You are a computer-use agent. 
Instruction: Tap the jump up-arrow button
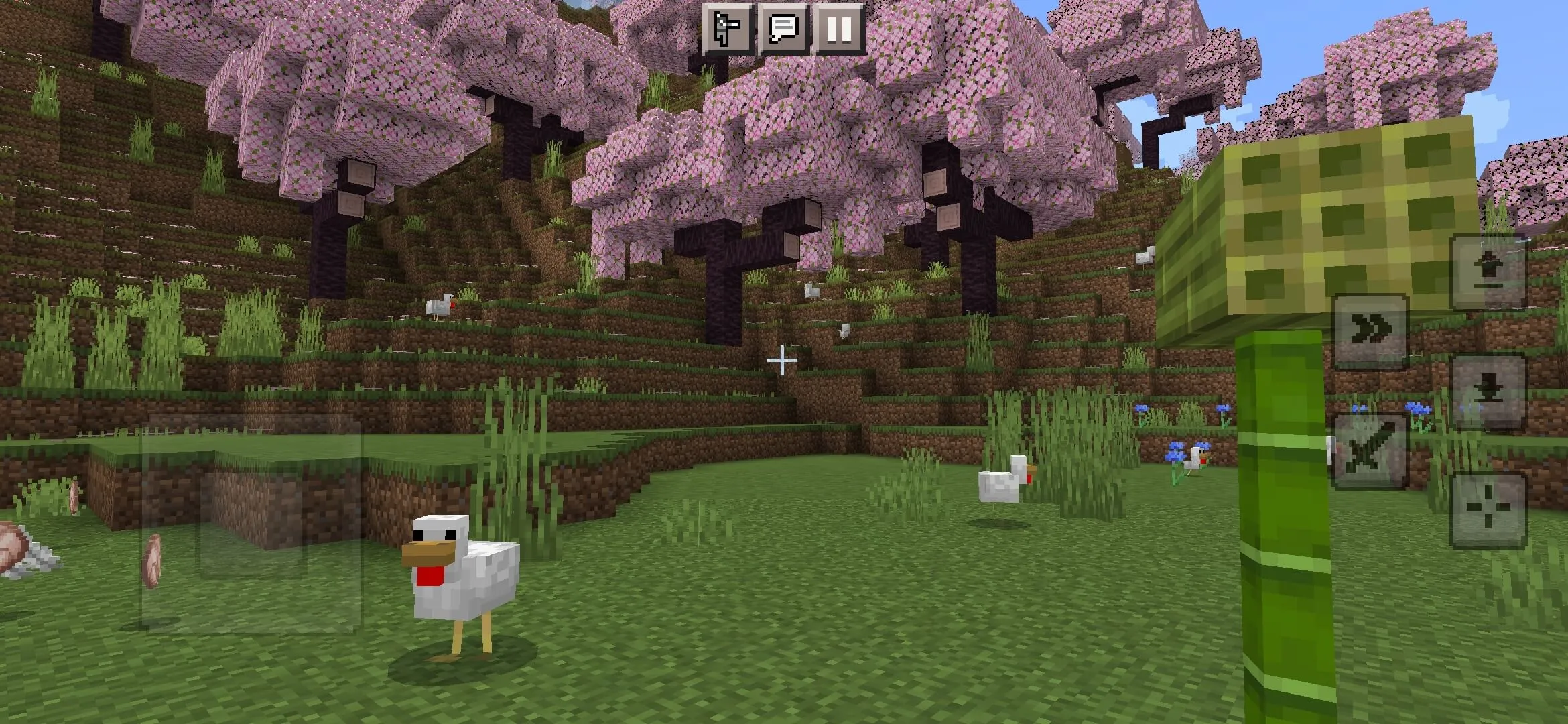(x=1488, y=272)
